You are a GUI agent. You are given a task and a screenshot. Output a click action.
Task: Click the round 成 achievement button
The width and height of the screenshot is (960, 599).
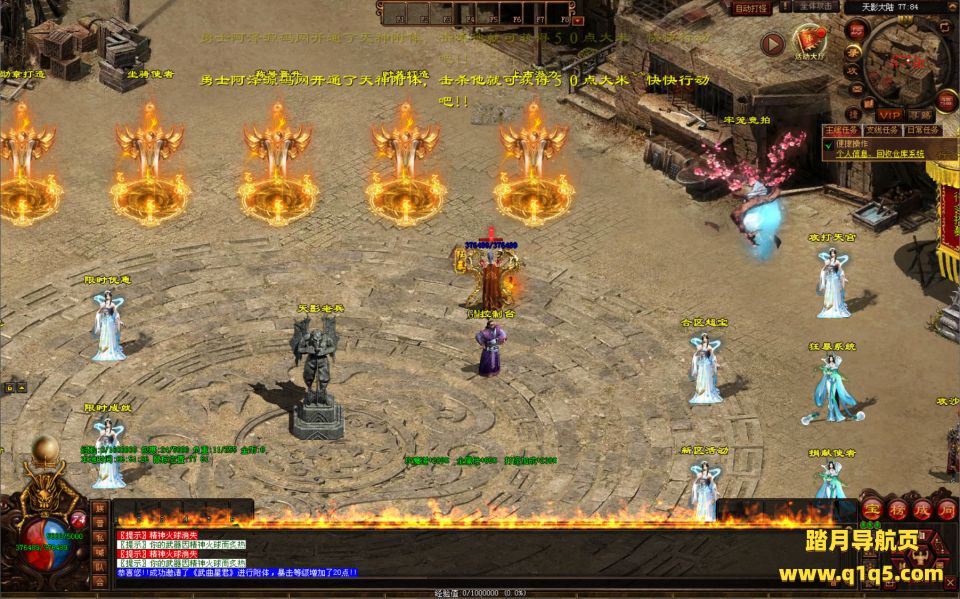point(921,510)
